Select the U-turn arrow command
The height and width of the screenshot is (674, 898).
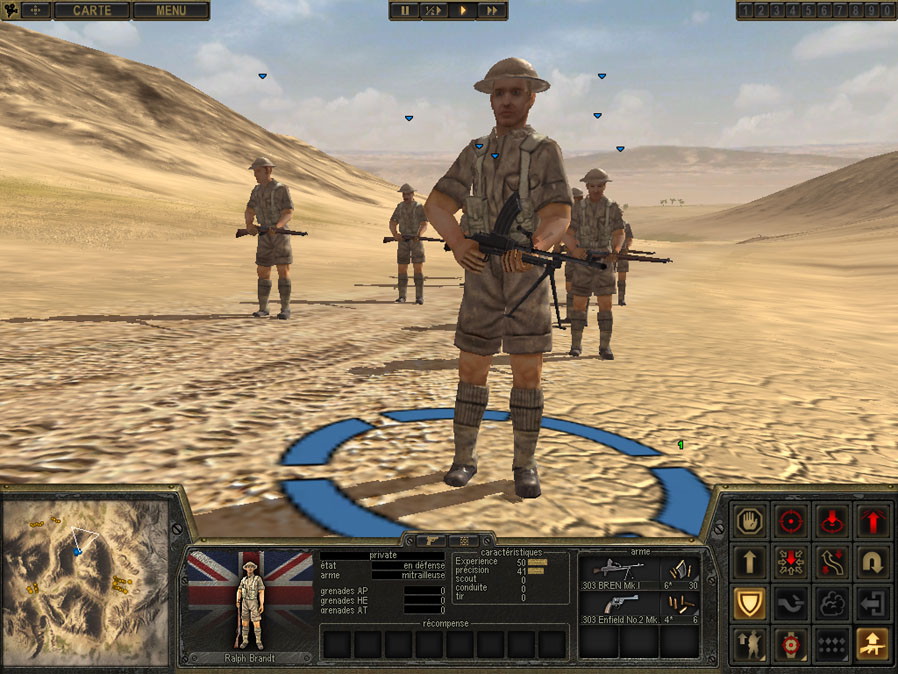coord(874,562)
